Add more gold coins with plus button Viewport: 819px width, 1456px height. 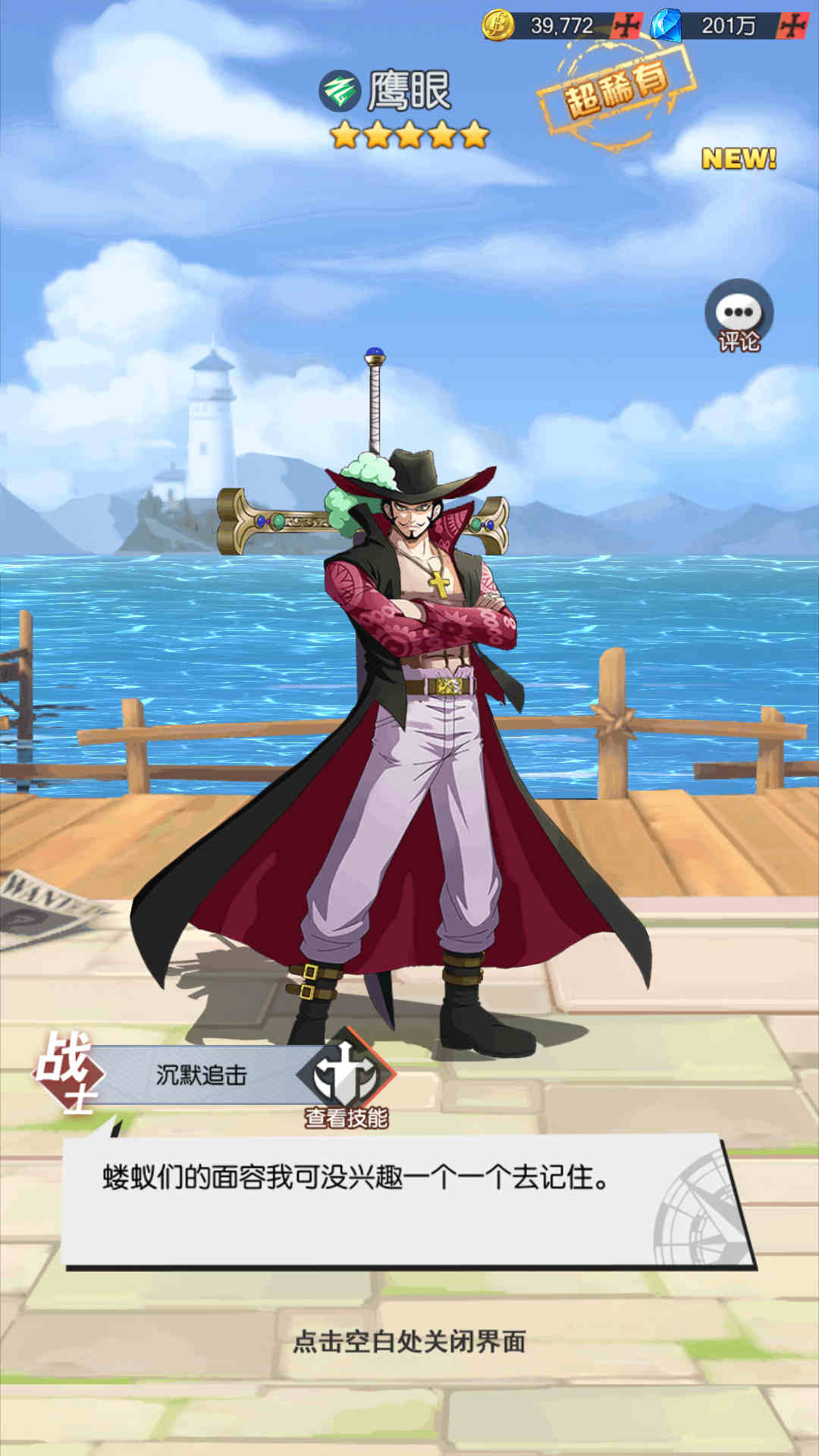point(627,26)
